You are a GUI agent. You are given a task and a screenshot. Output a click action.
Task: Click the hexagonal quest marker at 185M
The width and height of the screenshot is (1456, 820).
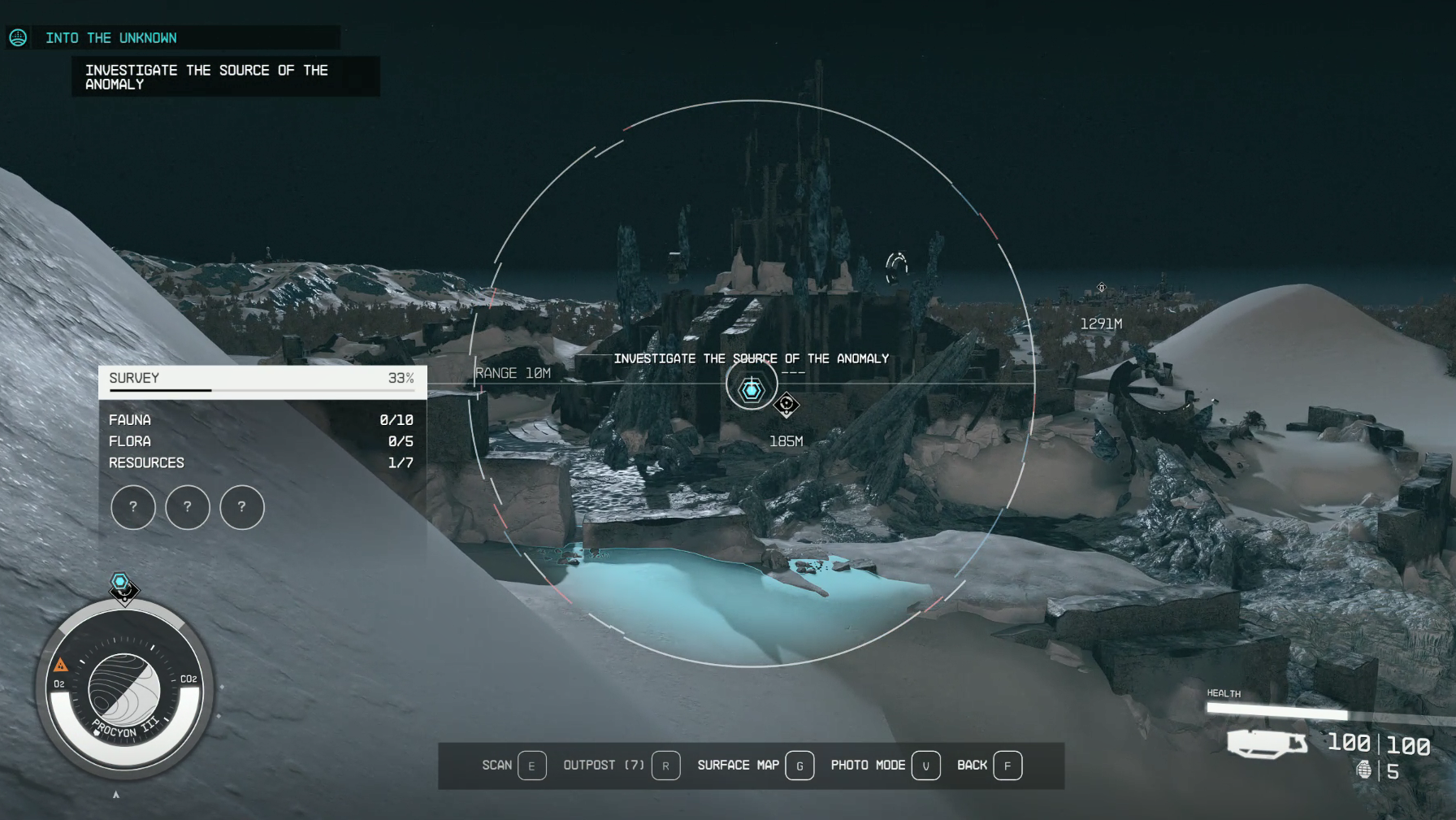pos(752,391)
